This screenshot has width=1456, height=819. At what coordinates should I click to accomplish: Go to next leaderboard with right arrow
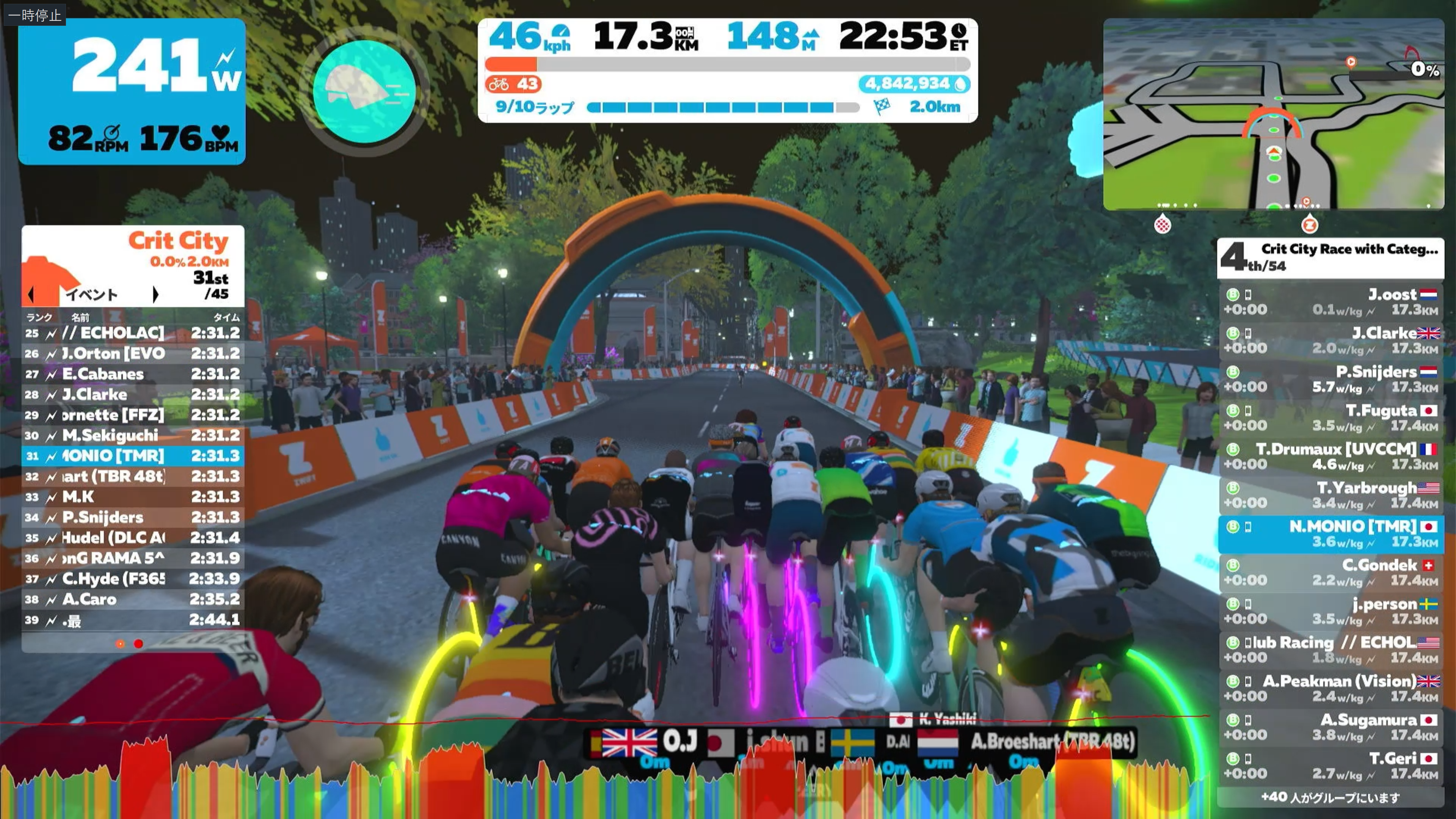coord(155,295)
